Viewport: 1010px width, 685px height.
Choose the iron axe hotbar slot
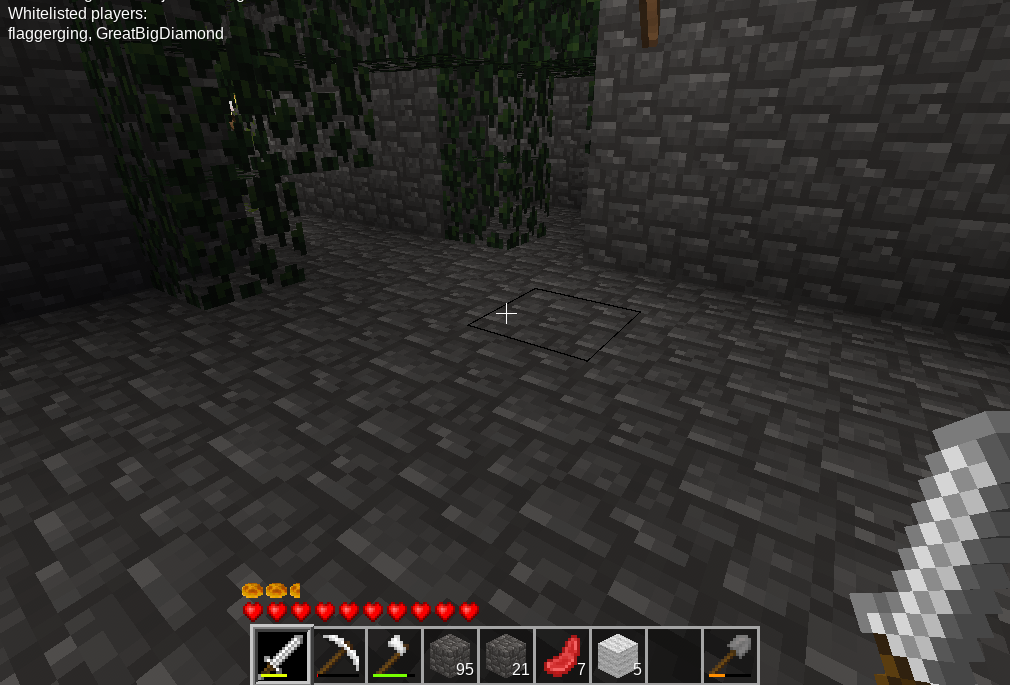coord(394,655)
